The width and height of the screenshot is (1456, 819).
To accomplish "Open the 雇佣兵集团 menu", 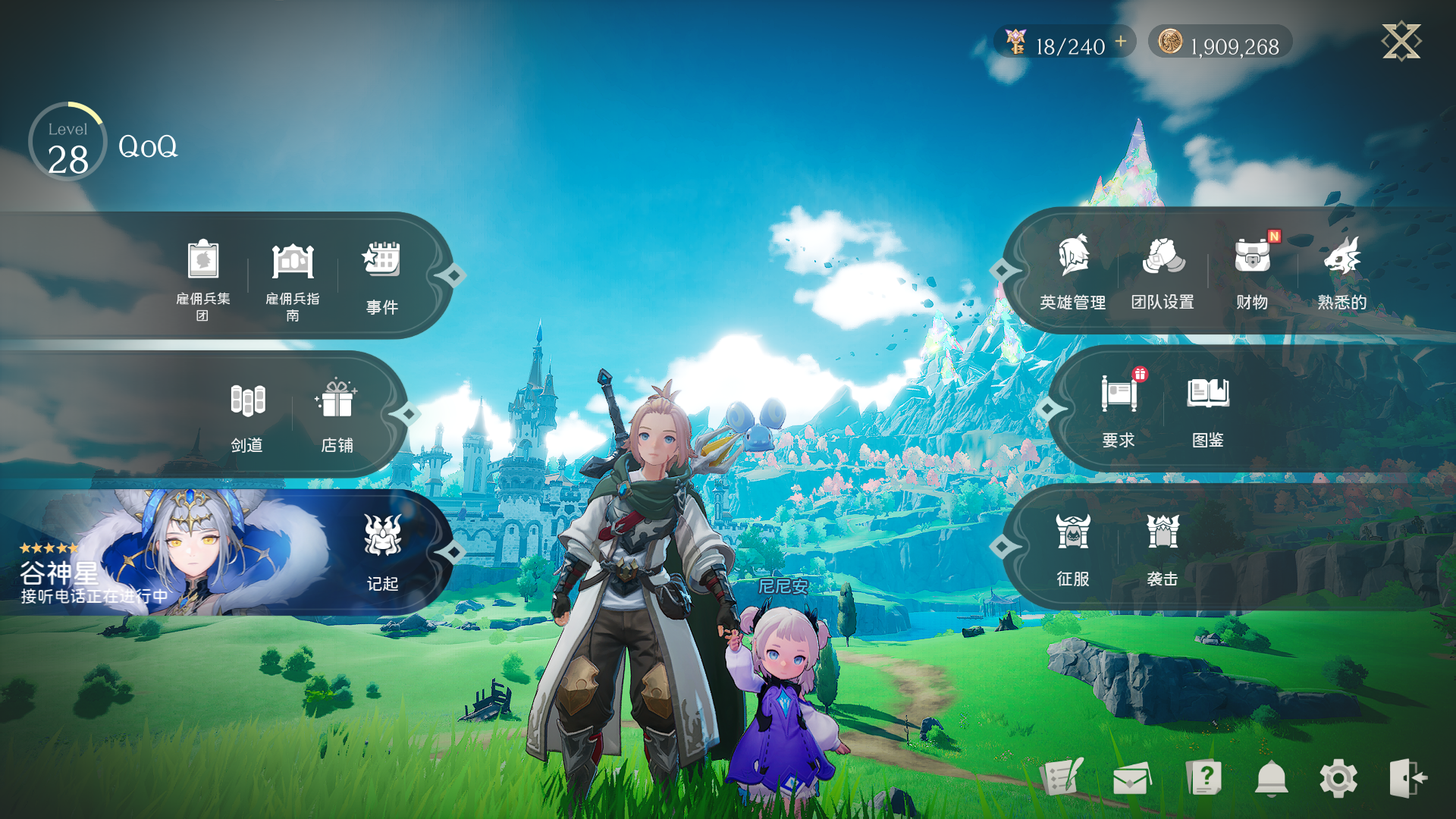I will [202, 278].
